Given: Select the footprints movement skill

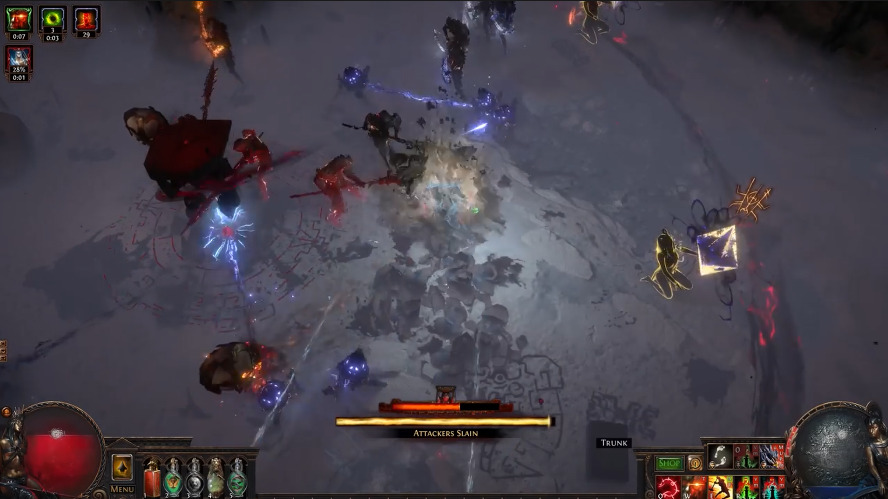Looking at the screenshot, I should point(720,456).
